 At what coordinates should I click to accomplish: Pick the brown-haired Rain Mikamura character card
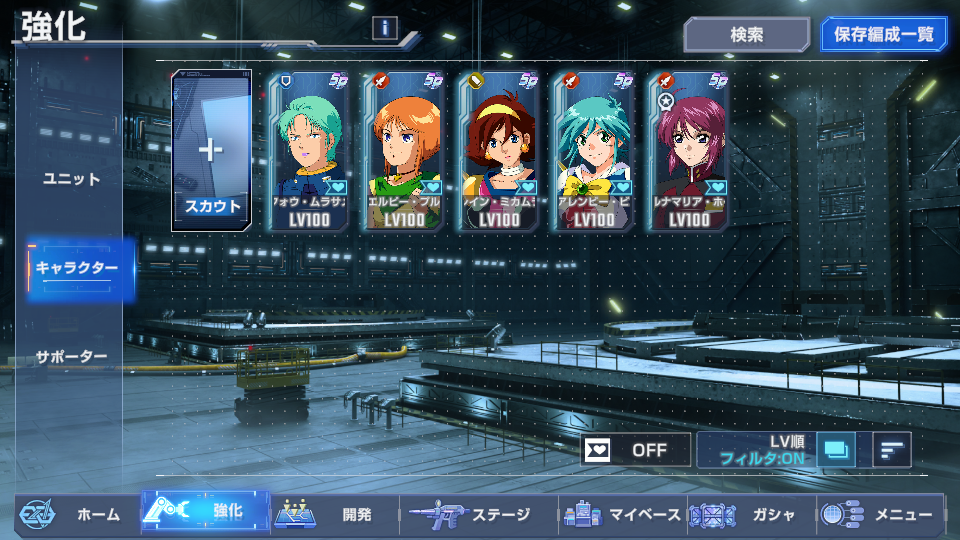[x=499, y=150]
